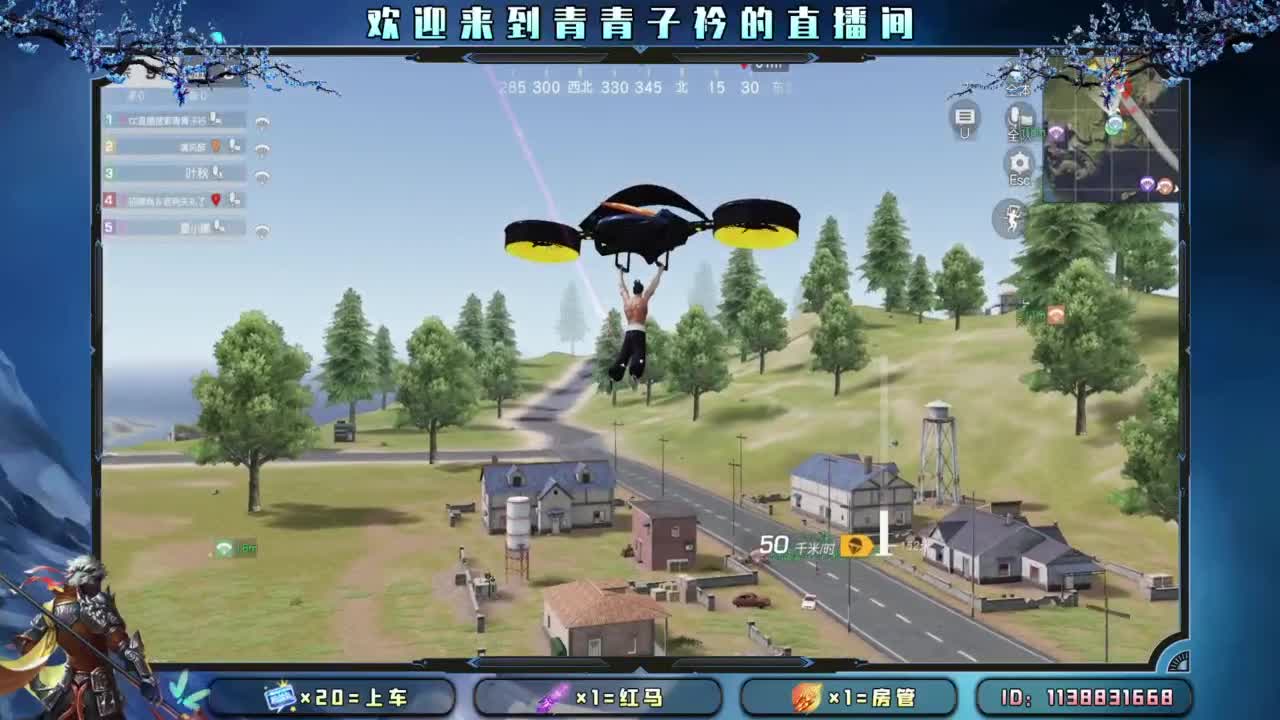The width and height of the screenshot is (1280, 720).
Task: Click the red location pin beside player 4
Action: click(216, 199)
